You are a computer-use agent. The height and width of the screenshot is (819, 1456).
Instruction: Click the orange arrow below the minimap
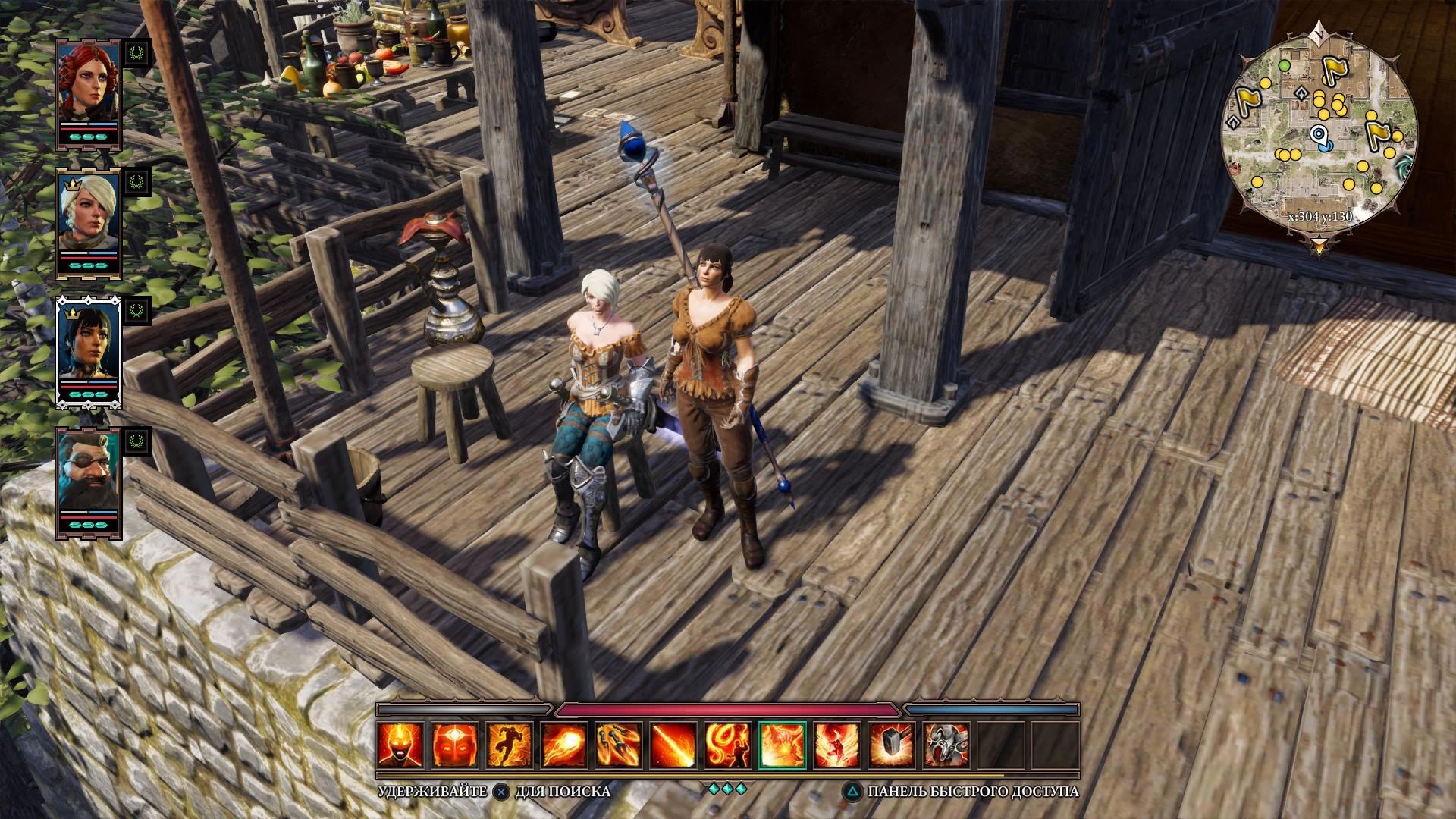1319,245
